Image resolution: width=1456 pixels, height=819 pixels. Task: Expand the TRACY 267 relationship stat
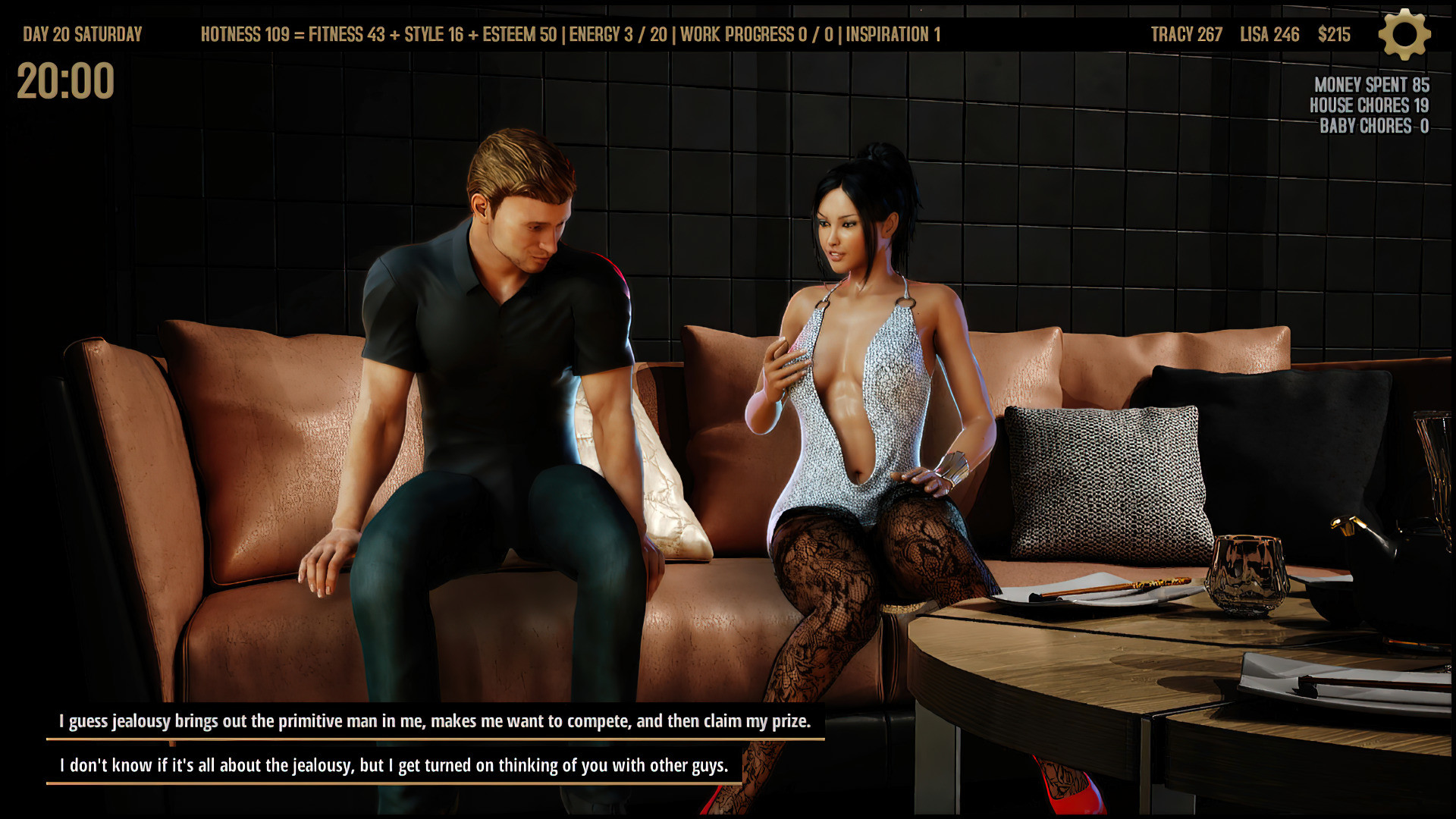(1186, 34)
